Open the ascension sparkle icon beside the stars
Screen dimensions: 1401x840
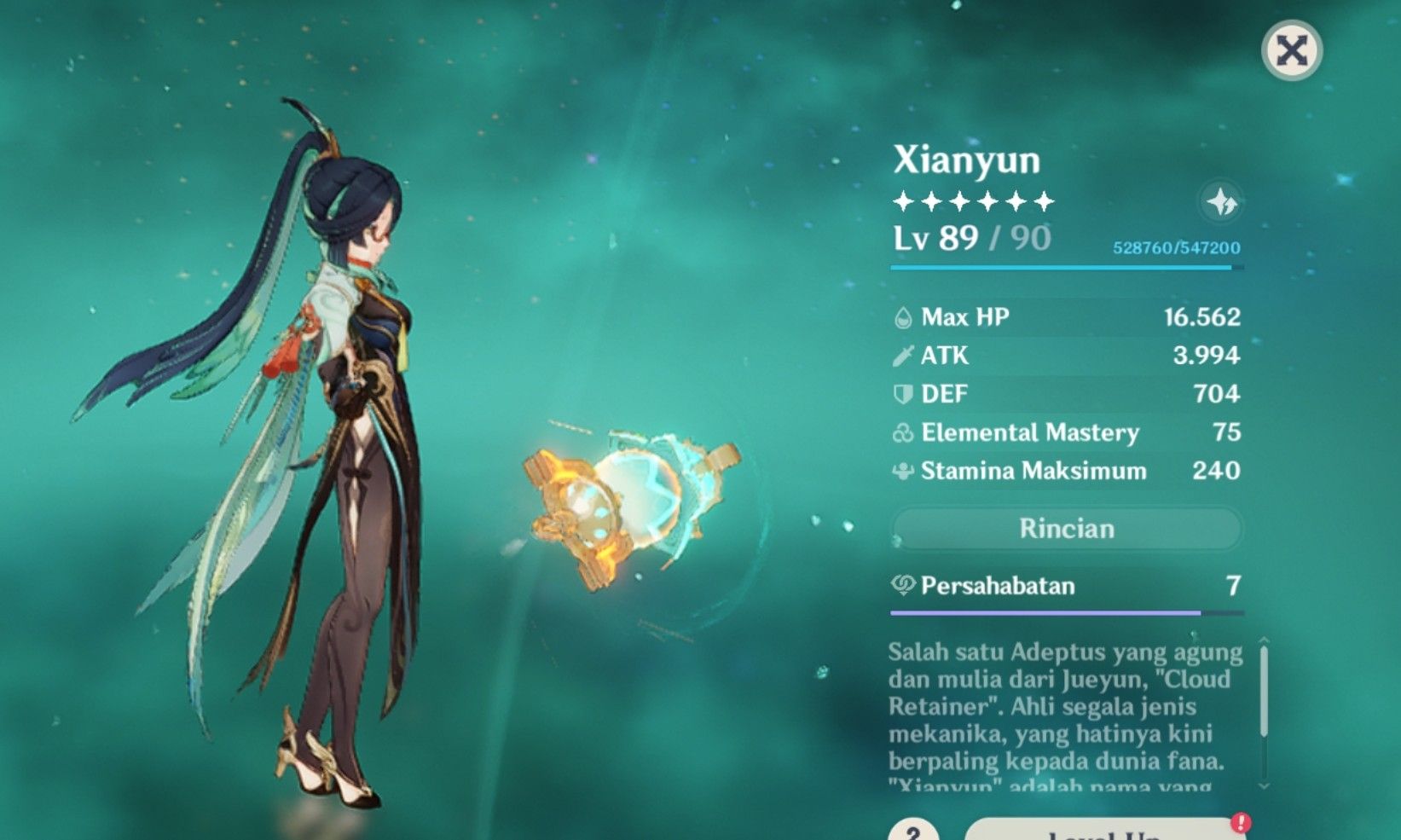[1222, 203]
